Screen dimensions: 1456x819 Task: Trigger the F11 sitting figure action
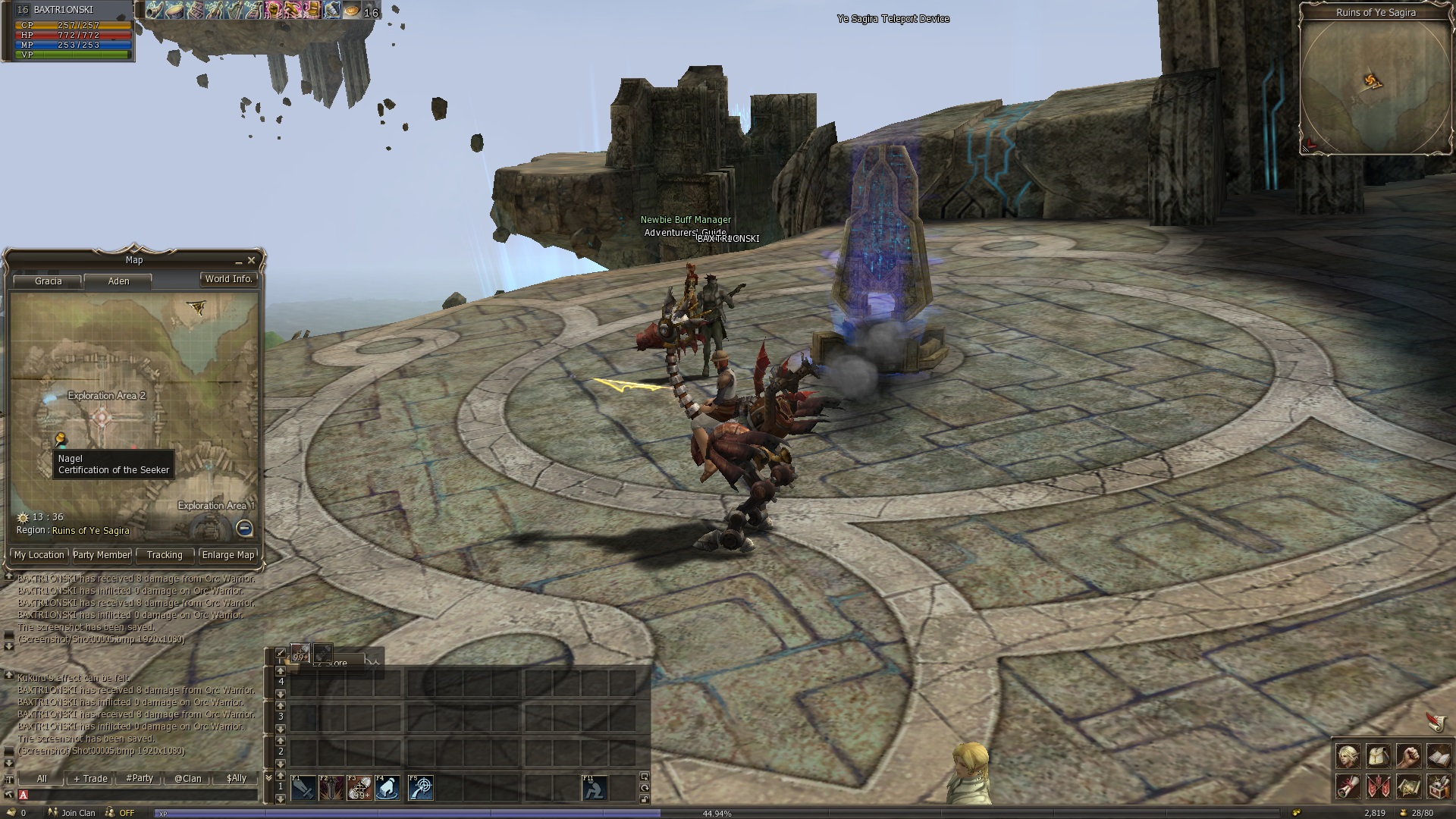pyautogui.click(x=595, y=789)
